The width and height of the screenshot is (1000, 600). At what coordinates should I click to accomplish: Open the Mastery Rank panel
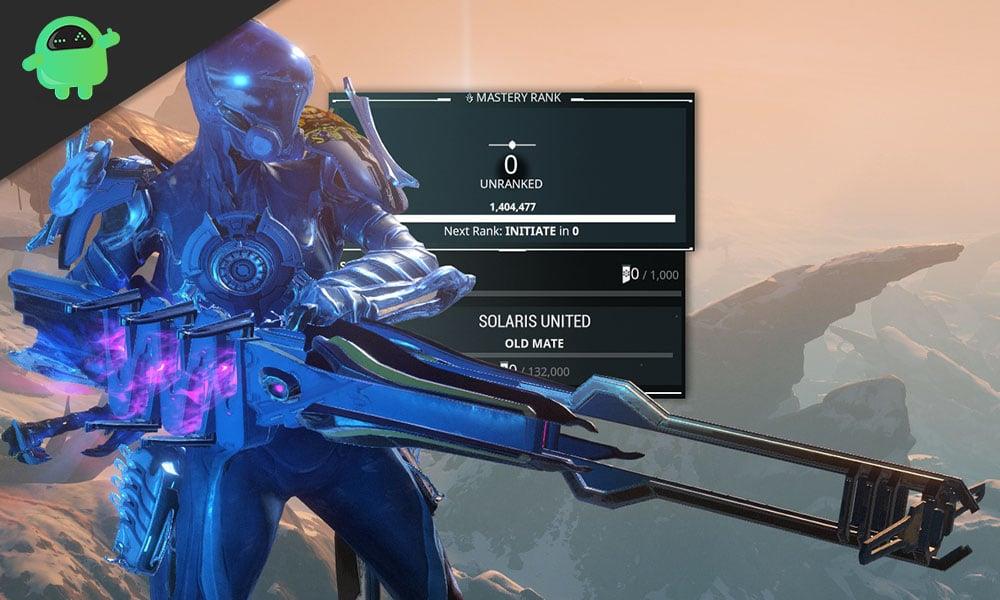pyautogui.click(x=512, y=99)
